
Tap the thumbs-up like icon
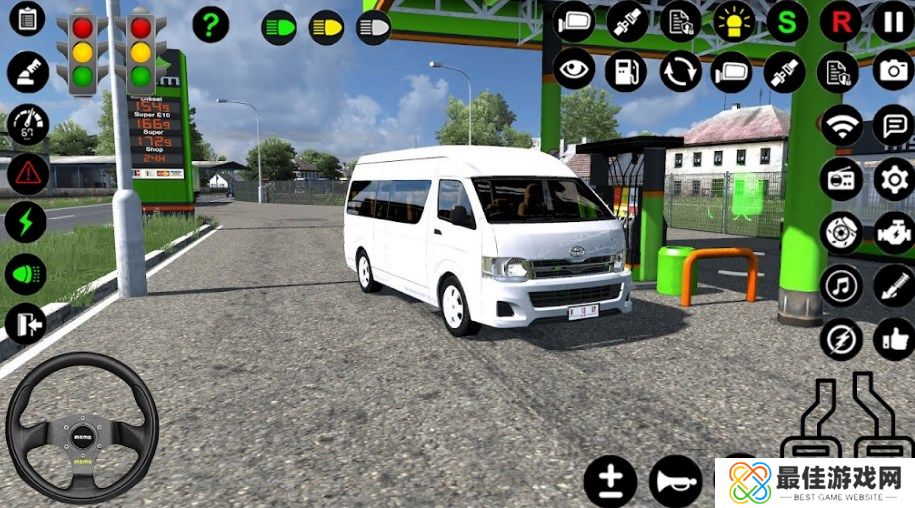point(893,340)
